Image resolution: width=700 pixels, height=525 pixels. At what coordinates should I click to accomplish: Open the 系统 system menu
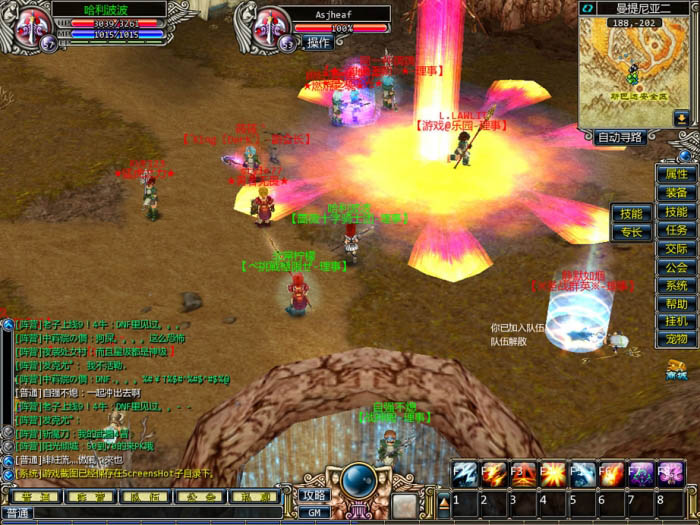click(x=676, y=285)
